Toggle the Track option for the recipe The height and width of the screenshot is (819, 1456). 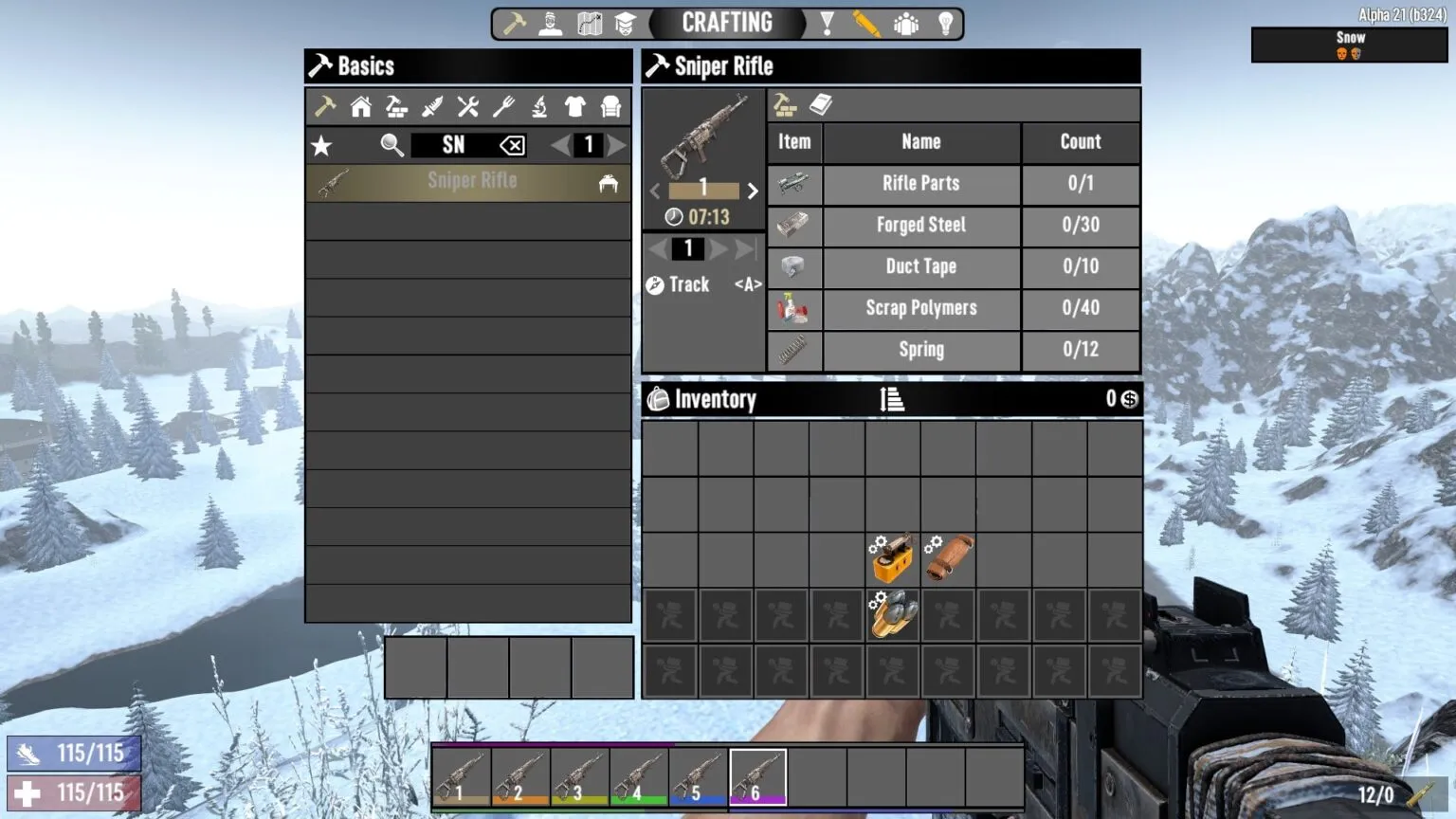679,284
